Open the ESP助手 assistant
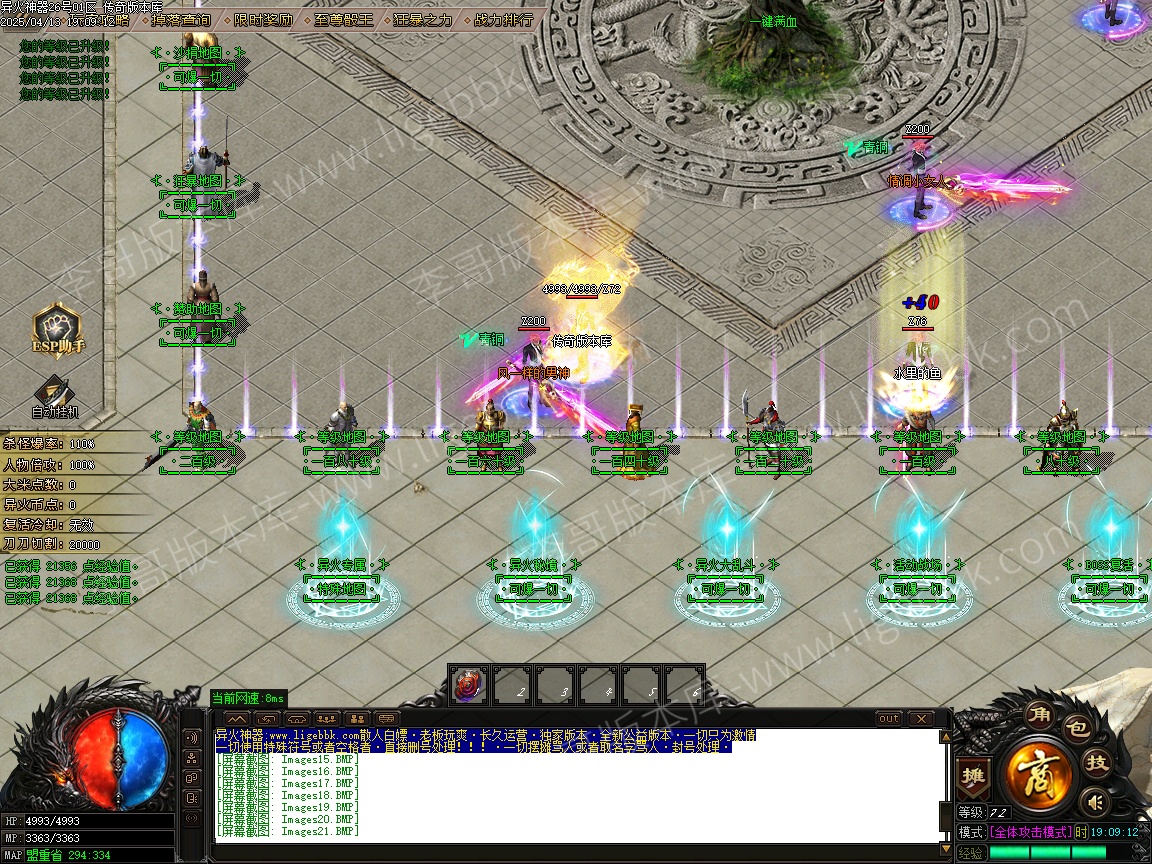Screen dimensions: 1152x864 point(58,330)
